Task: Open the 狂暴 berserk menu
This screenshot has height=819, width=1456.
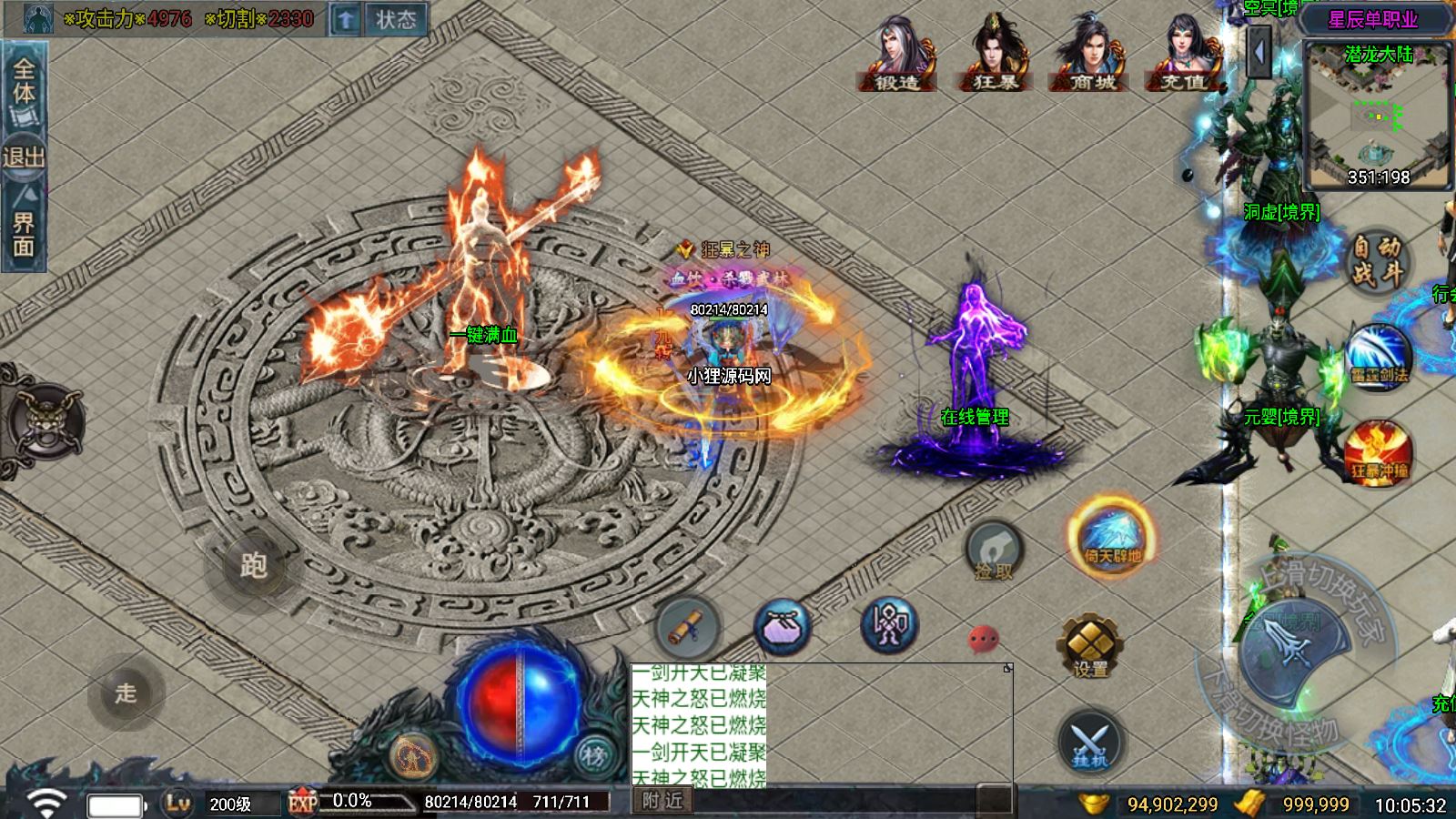Action: coord(995,55)
